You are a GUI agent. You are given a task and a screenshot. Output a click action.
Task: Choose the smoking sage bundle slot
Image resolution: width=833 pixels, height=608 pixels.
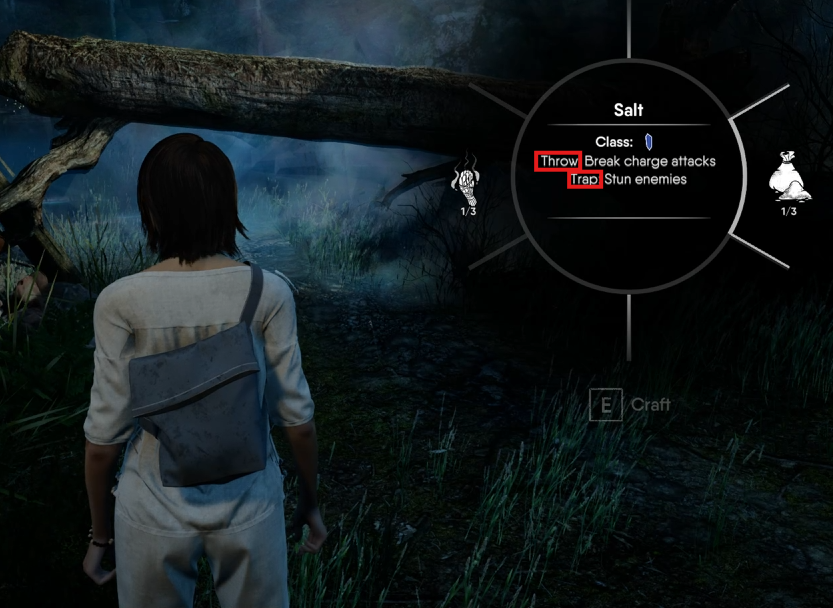pyautogui.click(x=468, y=178)
